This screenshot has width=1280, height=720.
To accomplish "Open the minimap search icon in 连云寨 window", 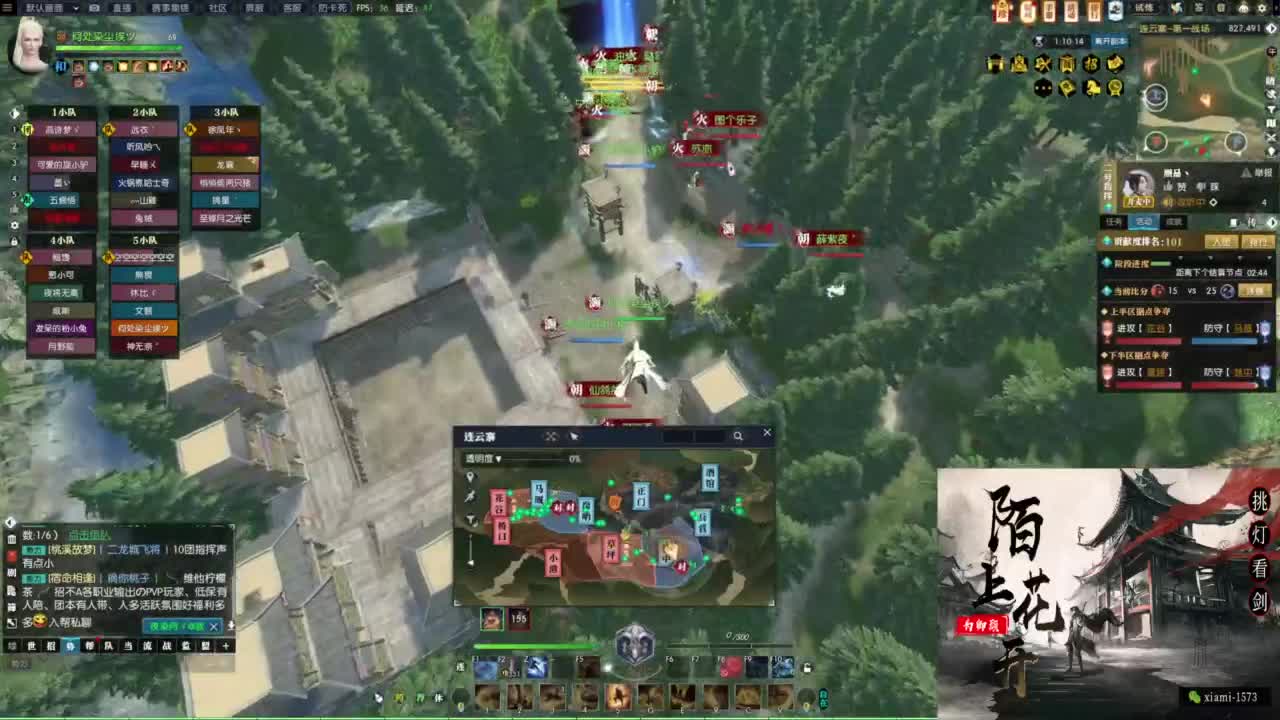I will coord(739,435).
